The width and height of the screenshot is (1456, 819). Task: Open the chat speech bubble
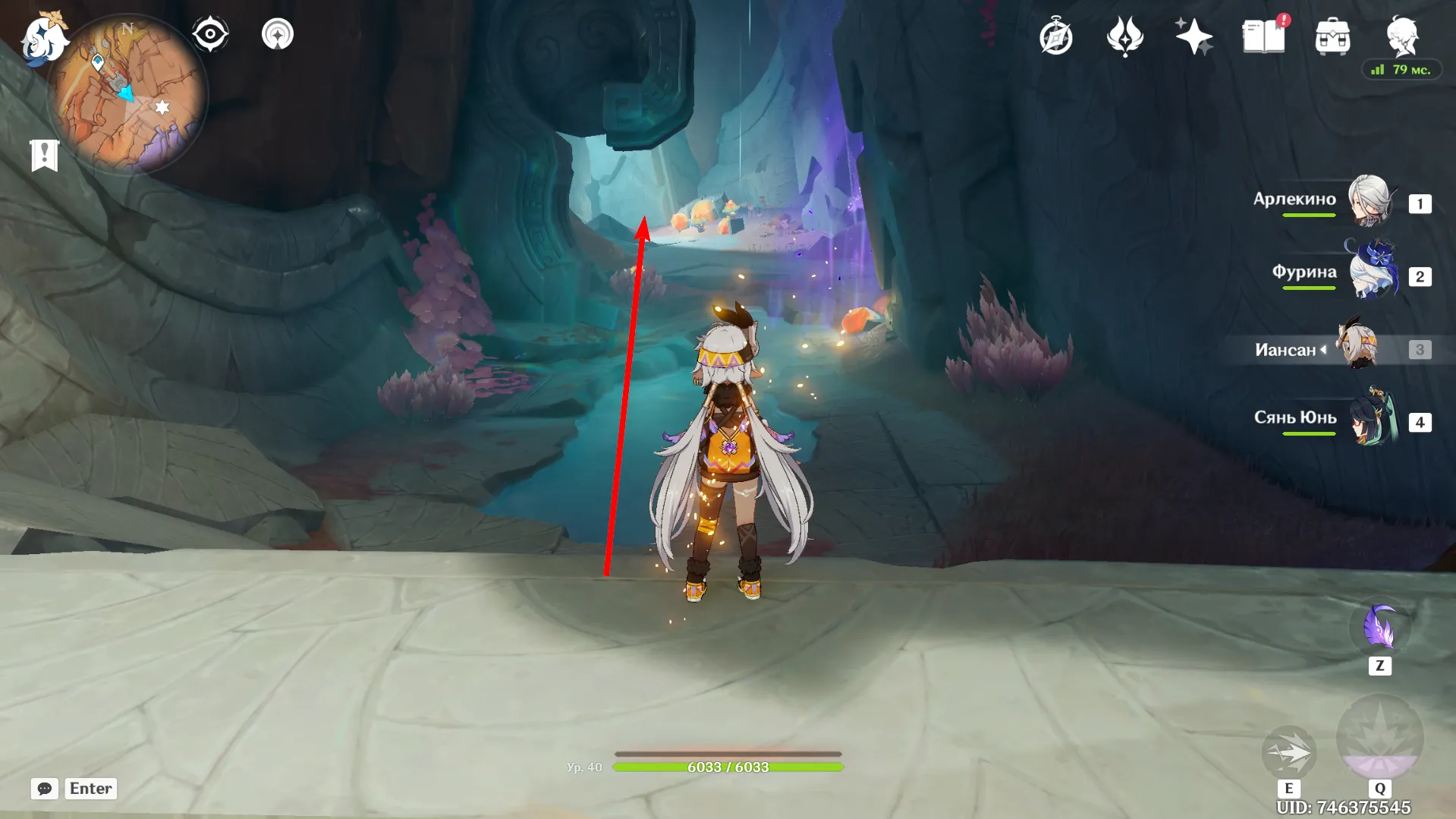tap(45, 789)
